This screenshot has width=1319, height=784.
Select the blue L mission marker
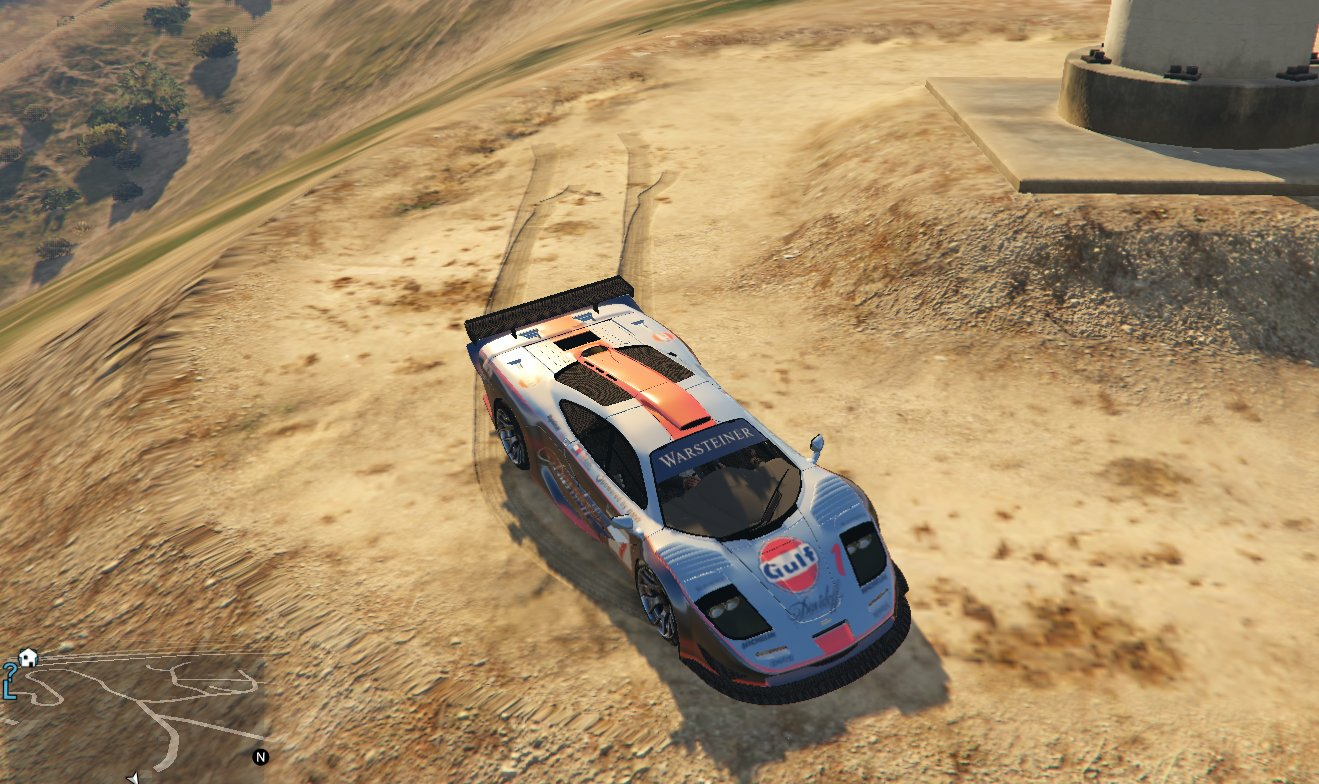point(9,690)
